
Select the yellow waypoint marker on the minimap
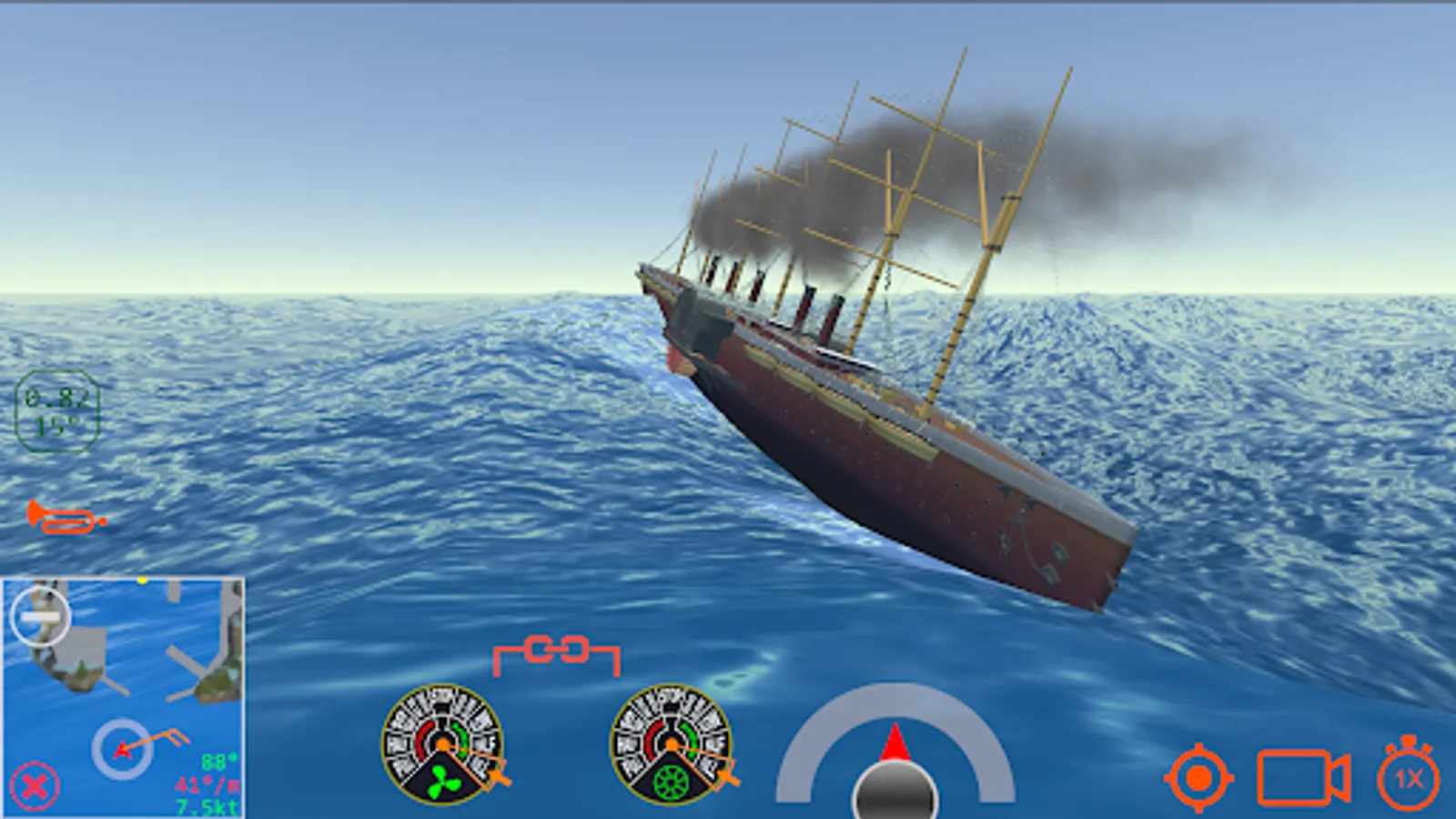143,580
